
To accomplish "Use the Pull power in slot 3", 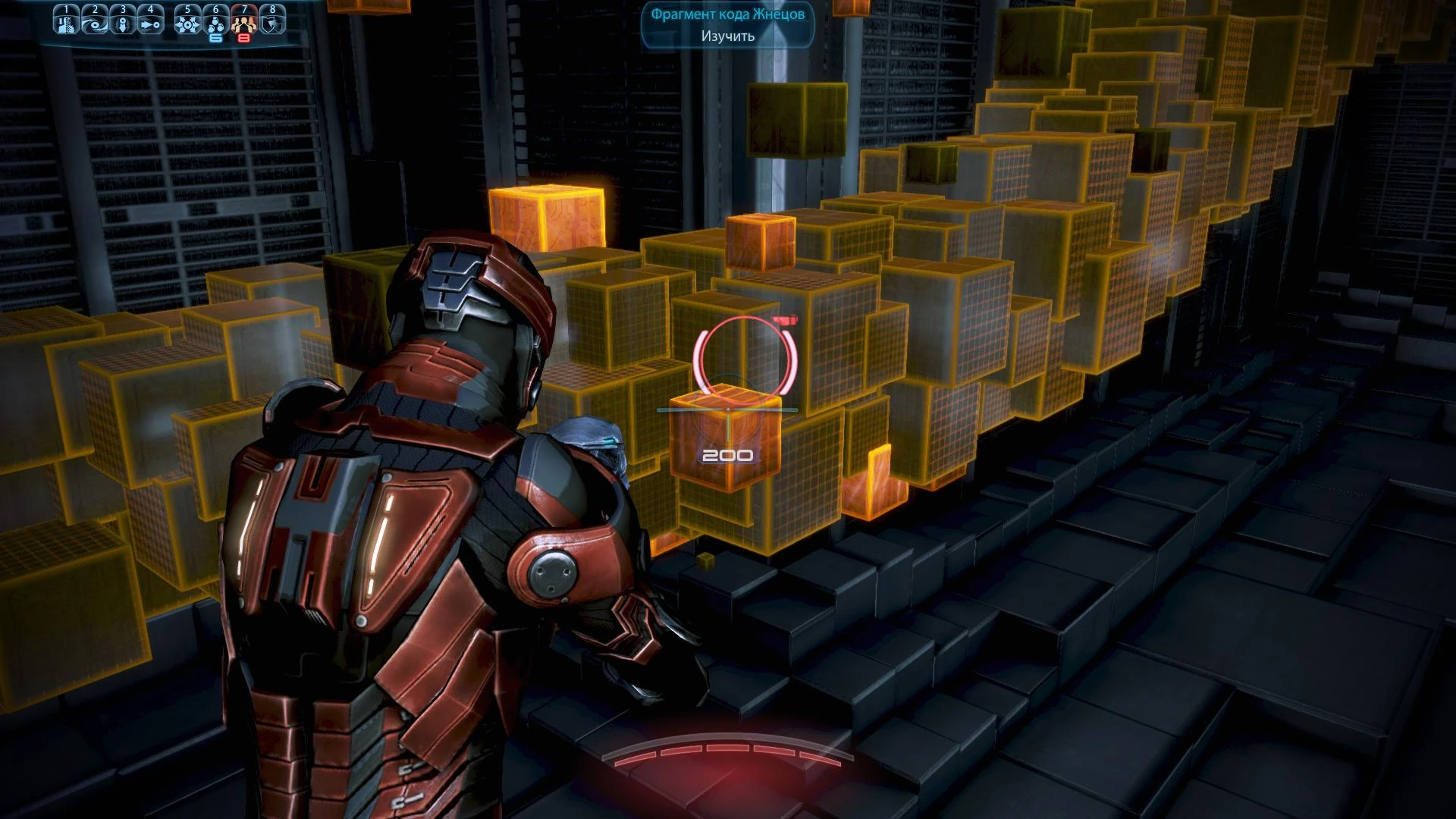I will click(123, 24).
